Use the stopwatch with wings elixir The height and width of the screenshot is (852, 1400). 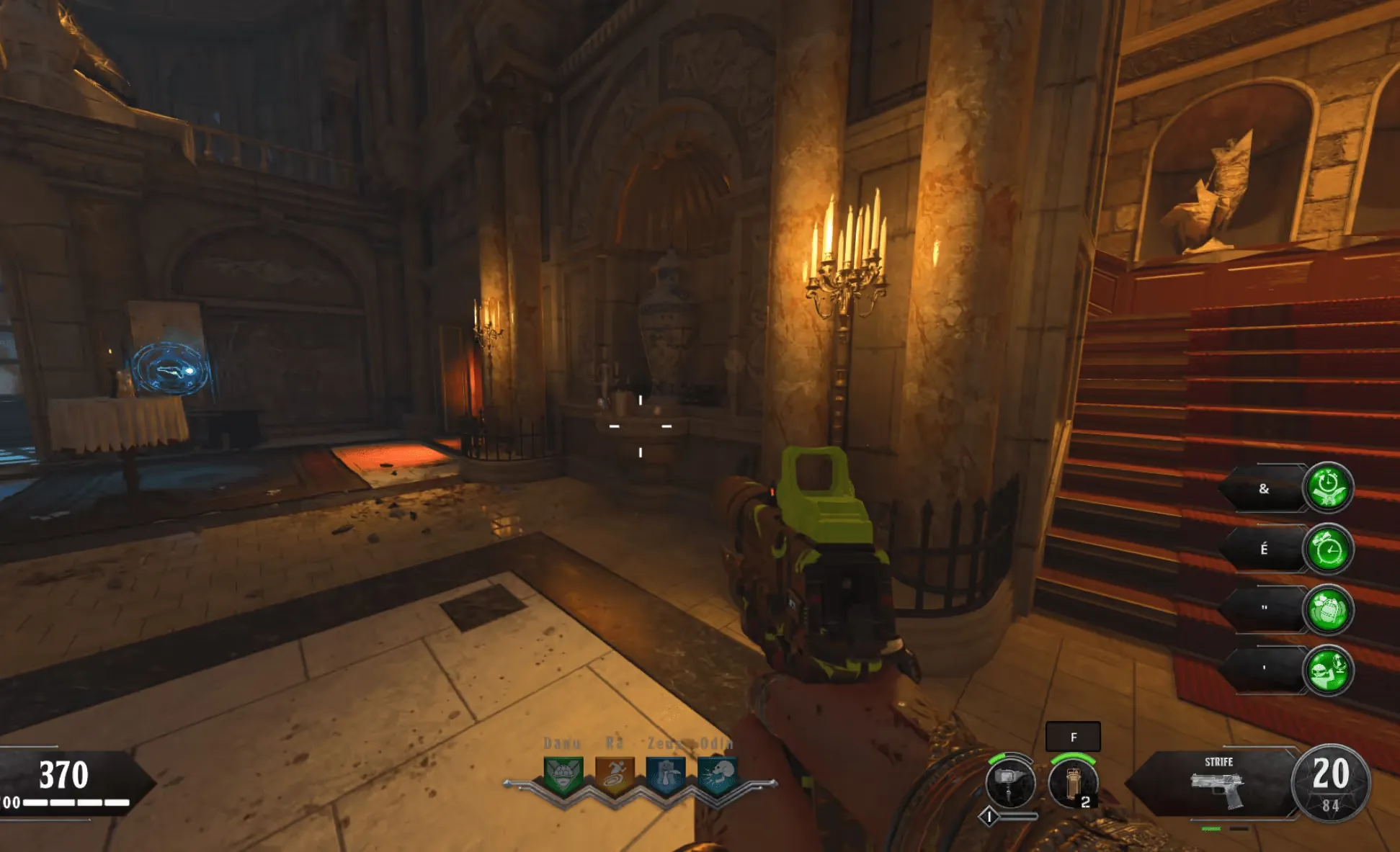click(1327, 488)
